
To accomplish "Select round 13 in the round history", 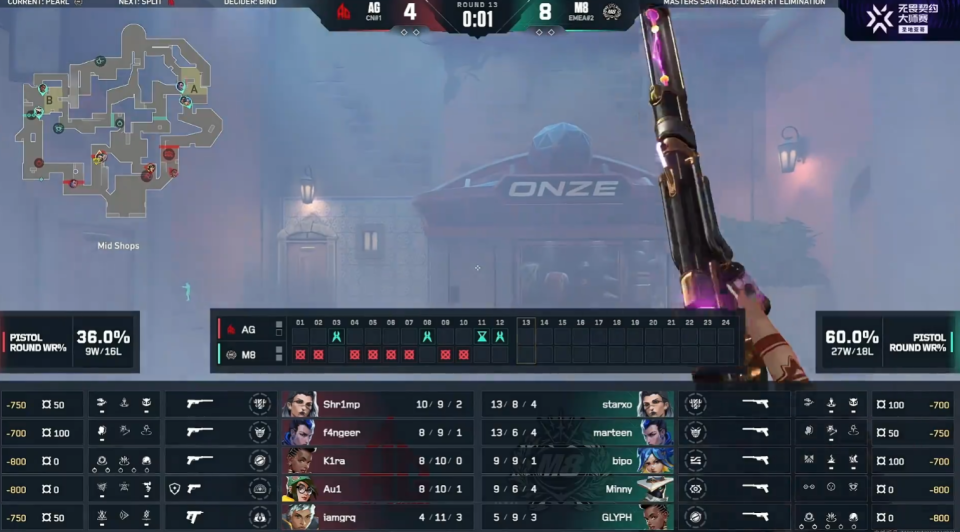I will pyautogui.click(x=526, y=340).
